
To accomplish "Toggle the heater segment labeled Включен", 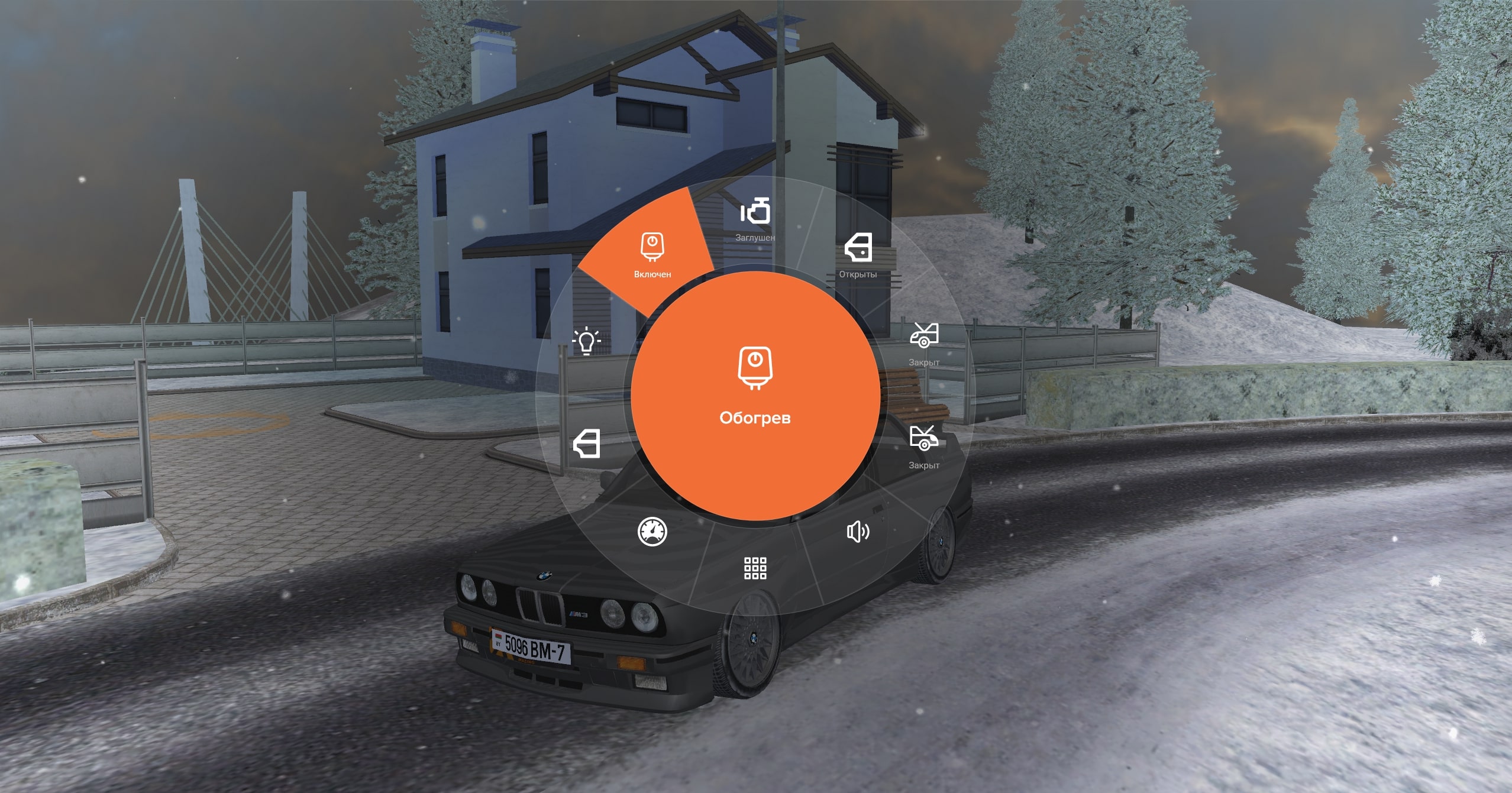I will (652, 254).
